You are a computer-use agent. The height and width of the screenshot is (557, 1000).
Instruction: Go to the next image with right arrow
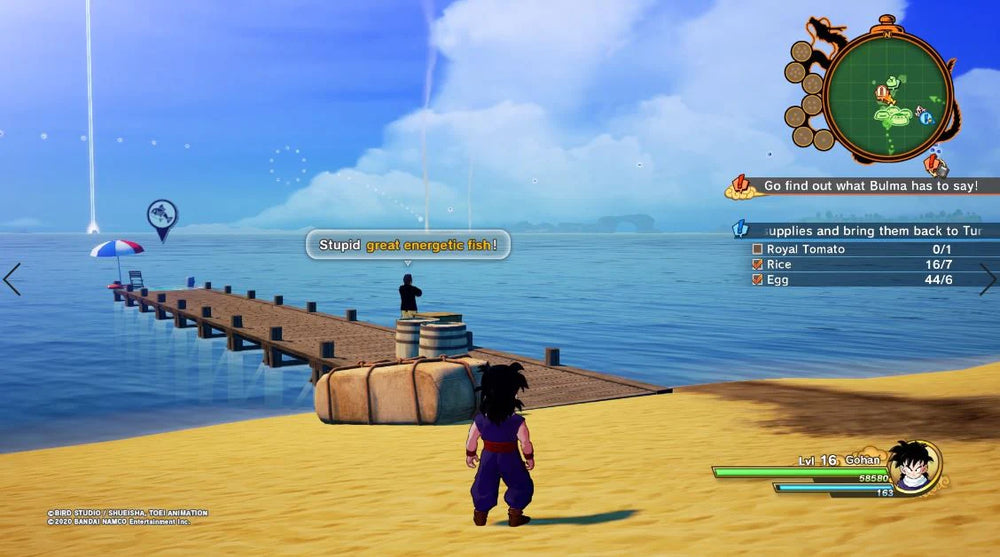coord(988,279)
